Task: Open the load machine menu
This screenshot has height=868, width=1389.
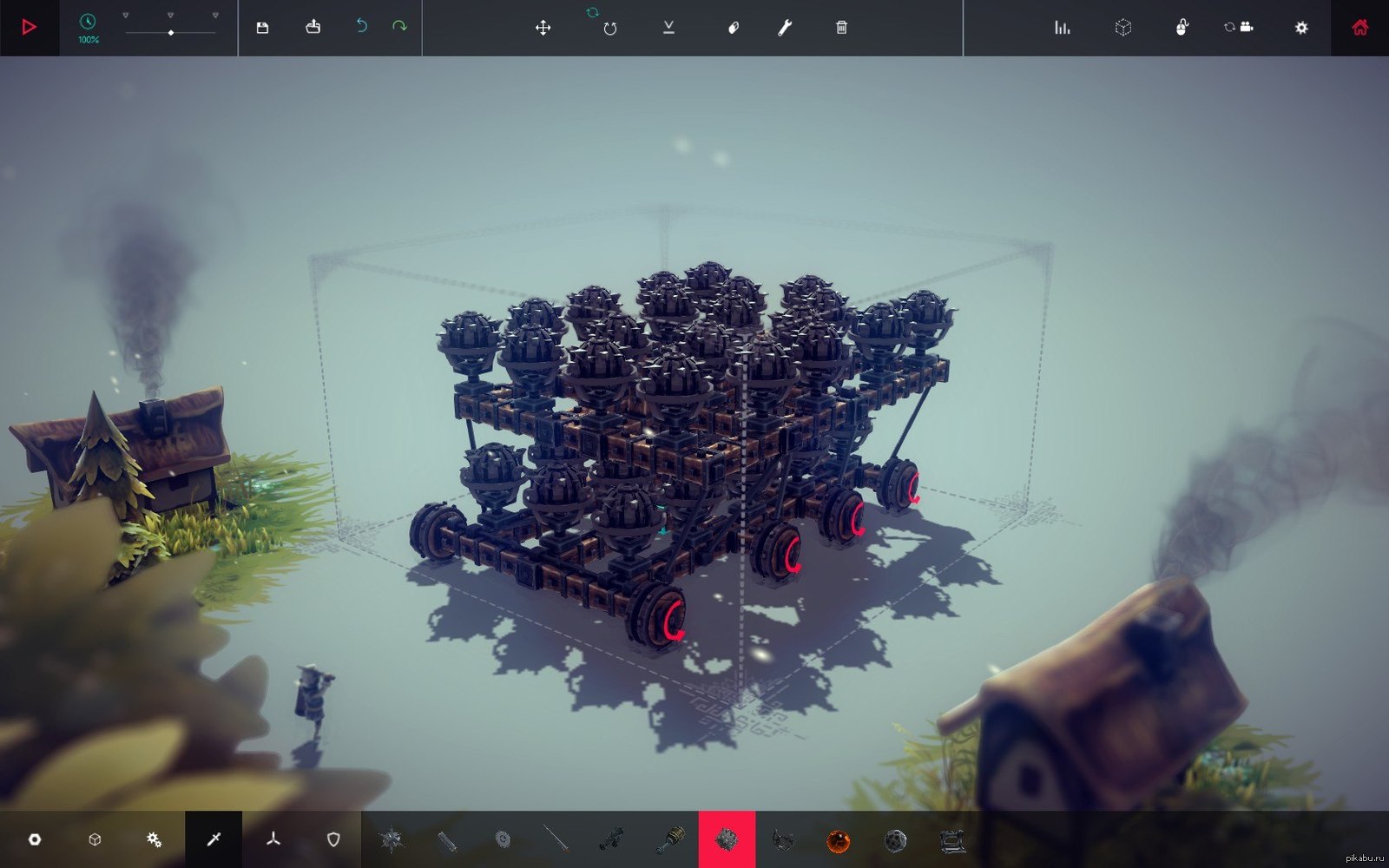Action: 313,28
